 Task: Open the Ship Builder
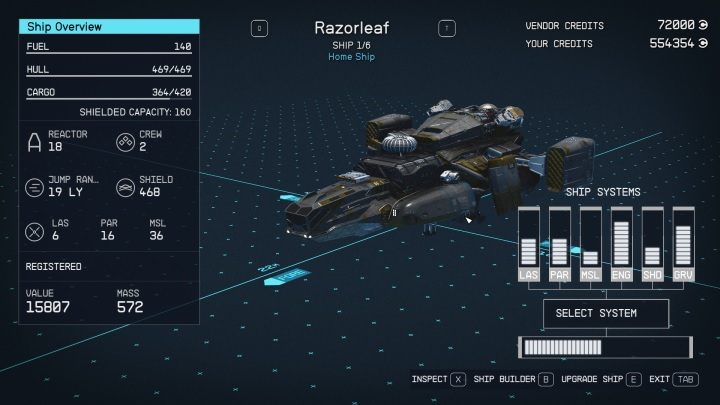pos(510,380)
